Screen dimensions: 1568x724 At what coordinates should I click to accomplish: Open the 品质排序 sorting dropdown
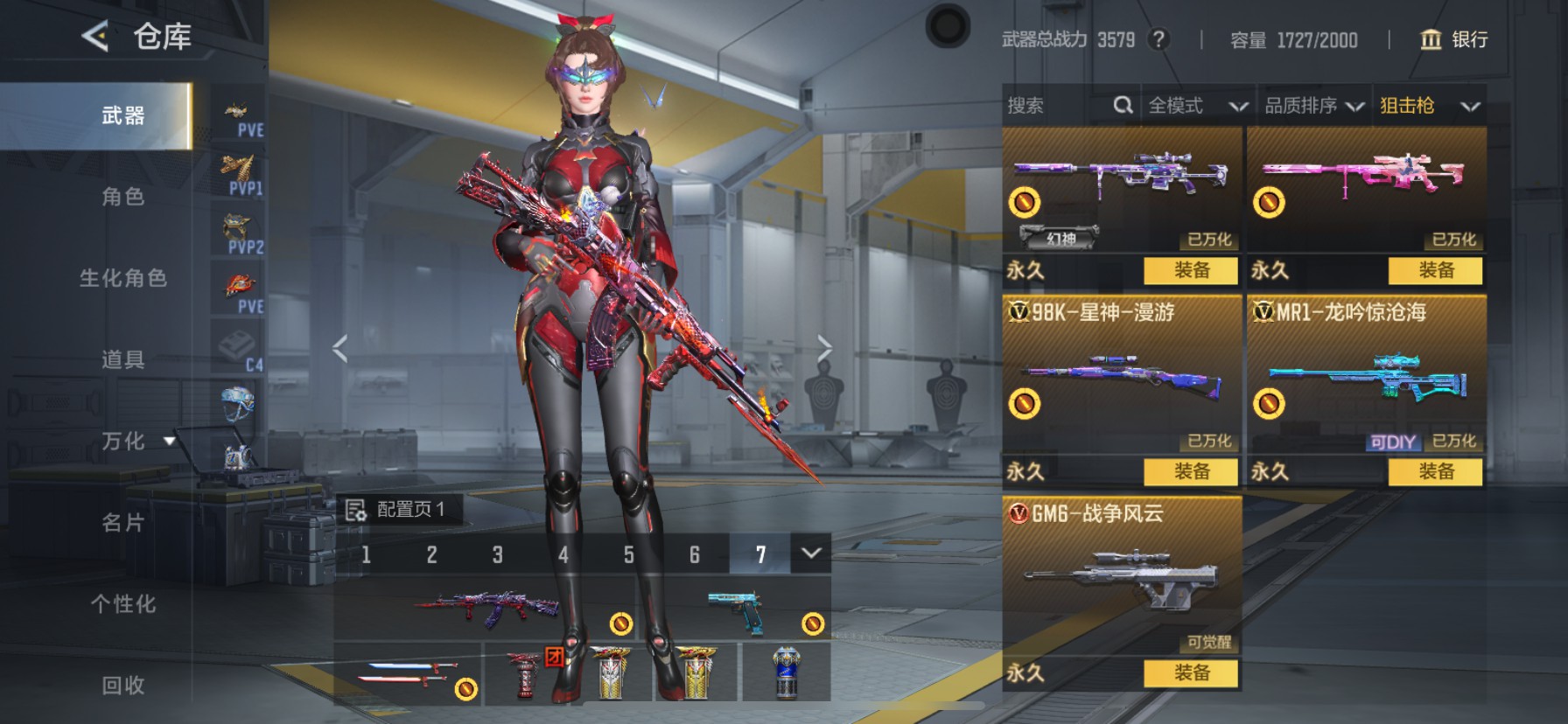click(x=1313, y=106)
